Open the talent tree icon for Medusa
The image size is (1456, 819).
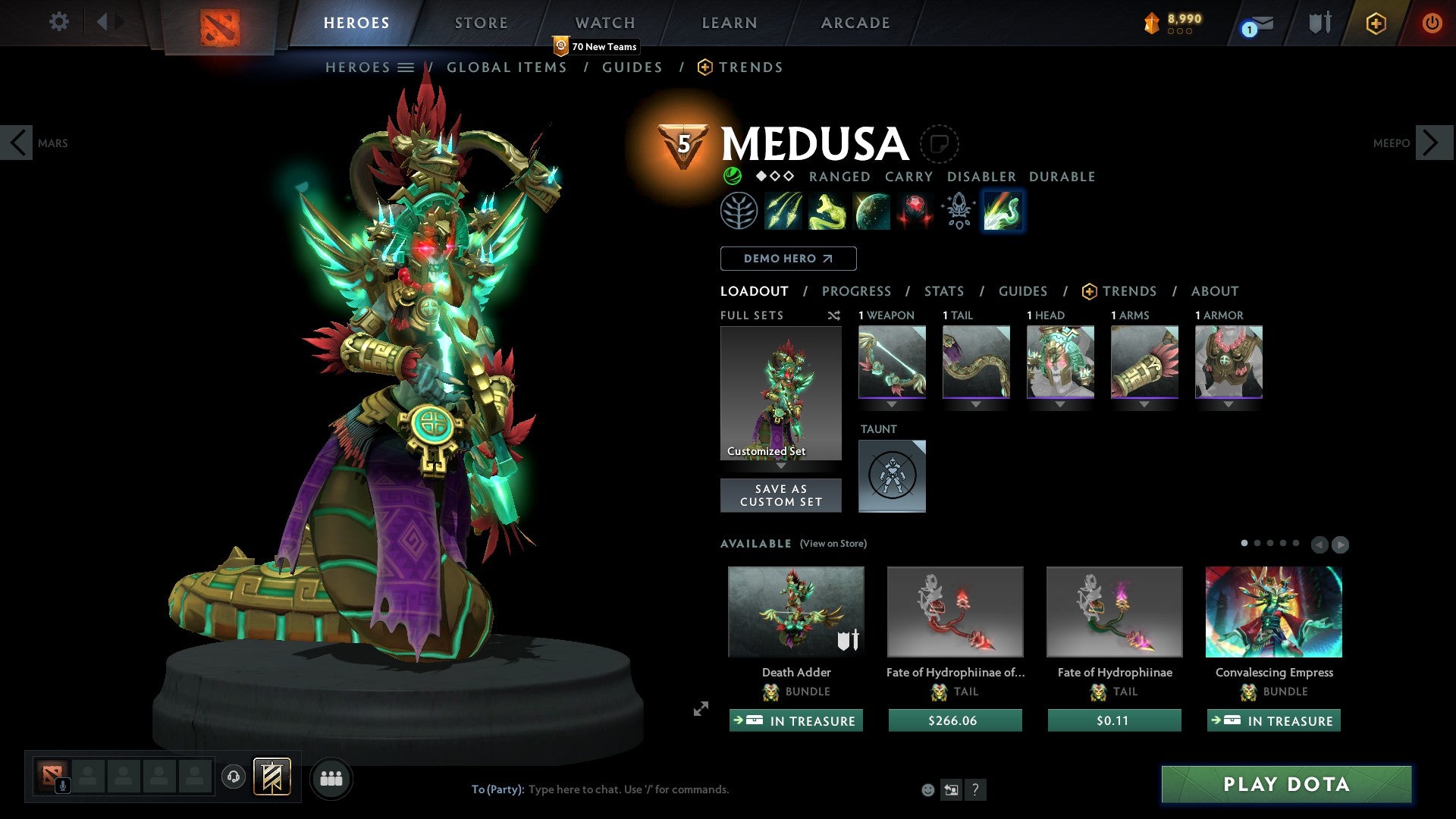739,211
